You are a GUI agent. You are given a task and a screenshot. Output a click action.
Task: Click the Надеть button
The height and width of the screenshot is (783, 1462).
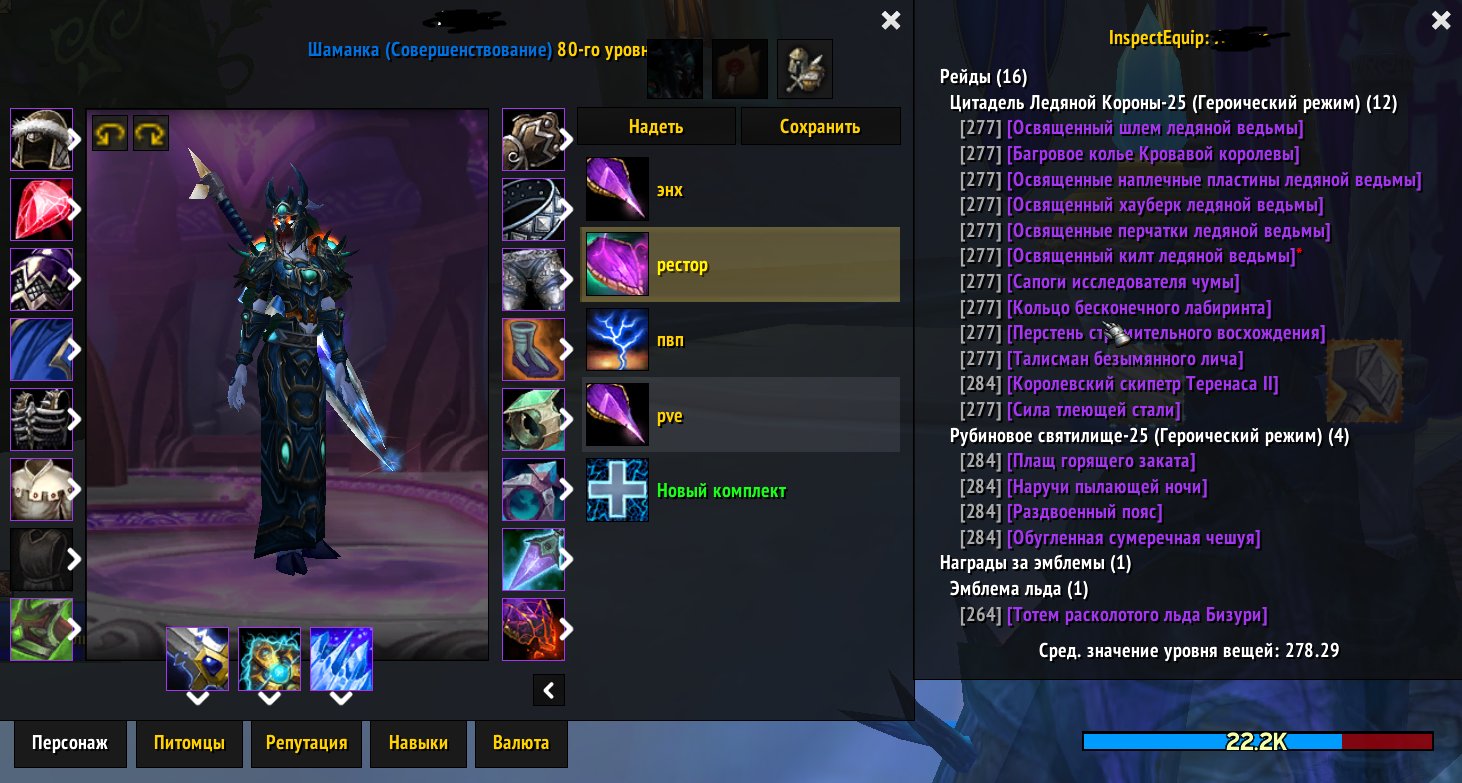(655, 127)
